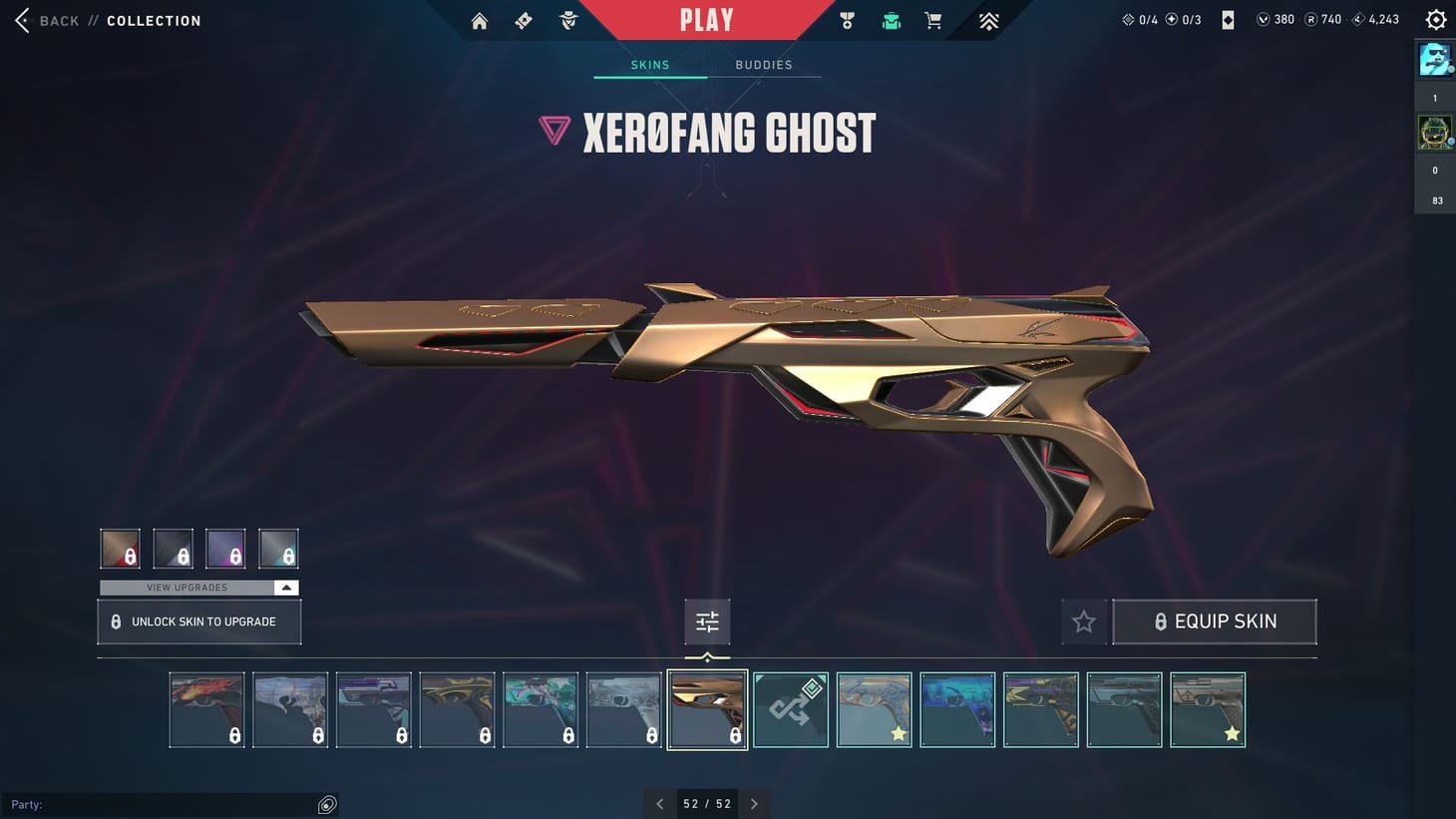The image size is (1456, 819).
Task: Switch to the Skins tab
Action: (649, 64)
